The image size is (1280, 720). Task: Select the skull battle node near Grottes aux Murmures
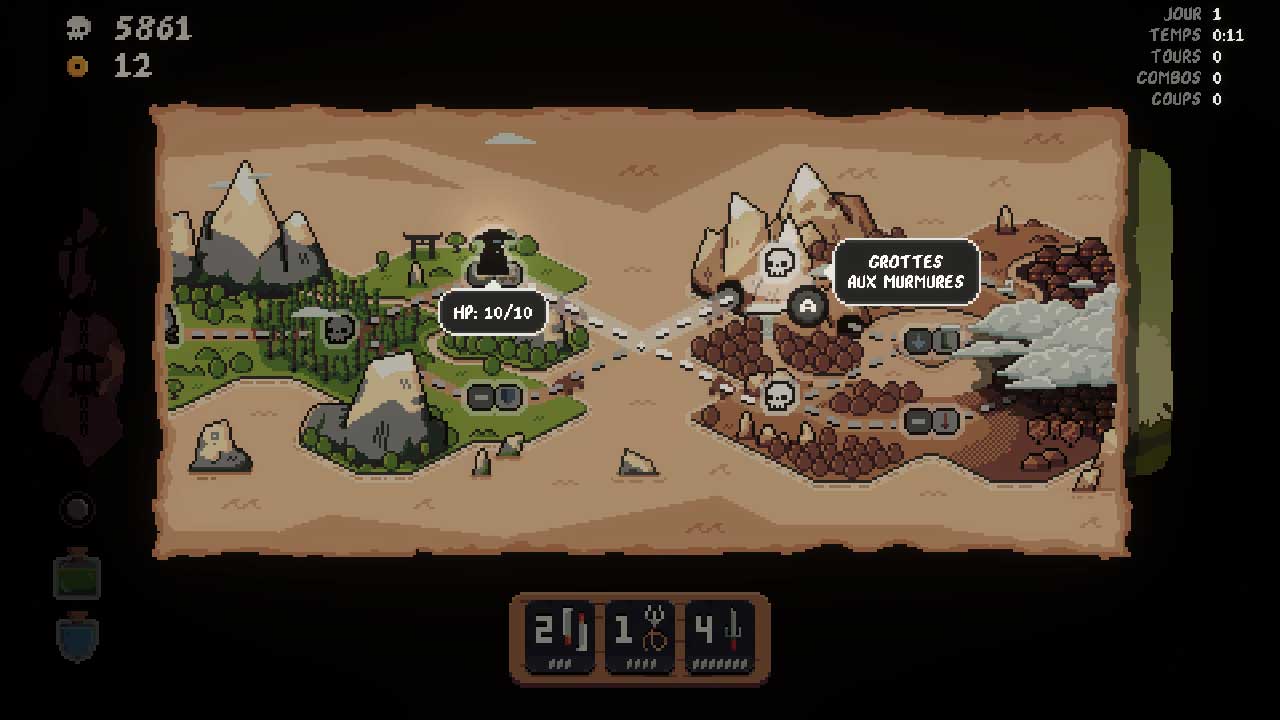[x=779, y=262]
